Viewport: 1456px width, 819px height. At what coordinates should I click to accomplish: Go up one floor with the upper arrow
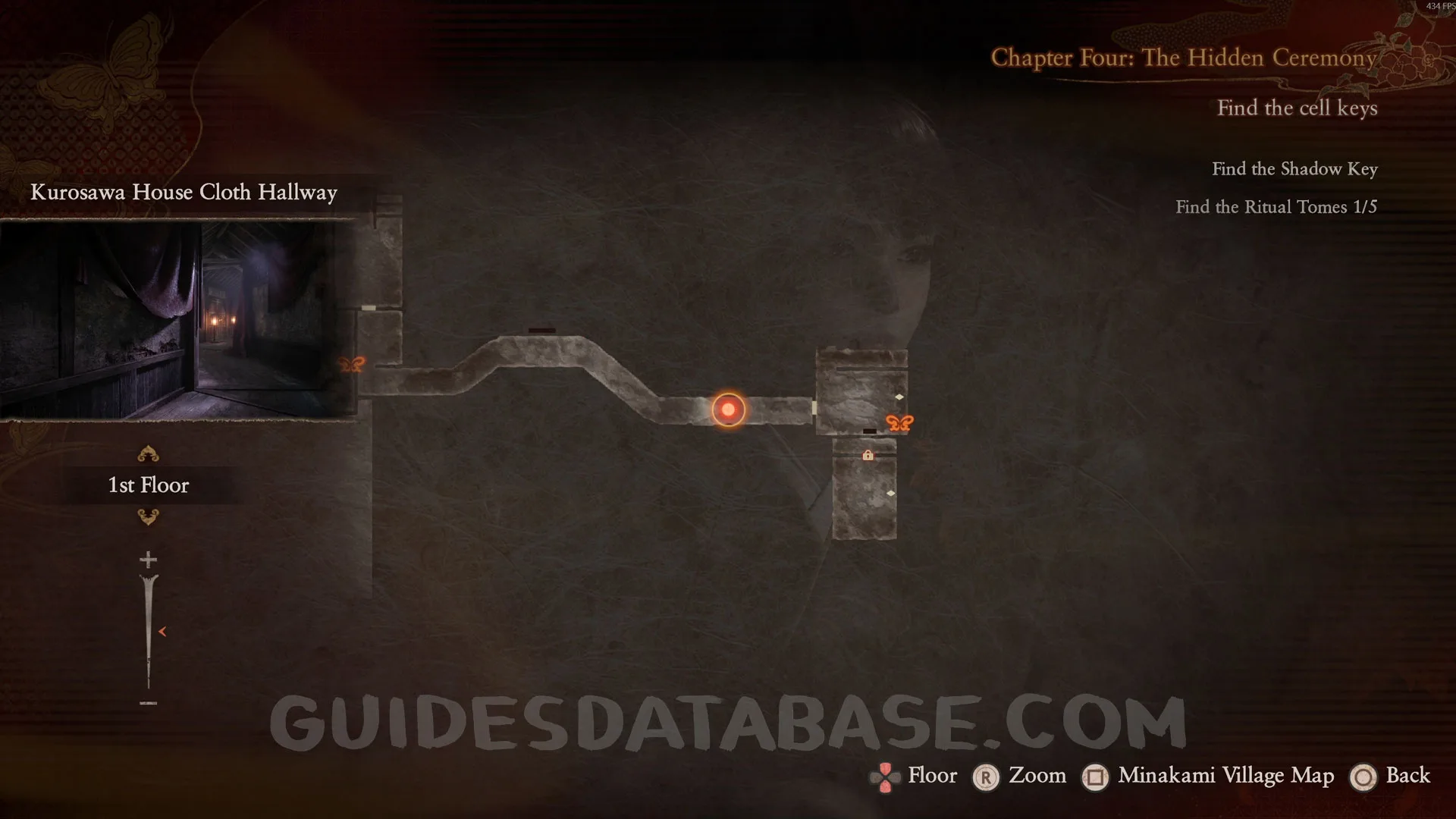[148, 454]
